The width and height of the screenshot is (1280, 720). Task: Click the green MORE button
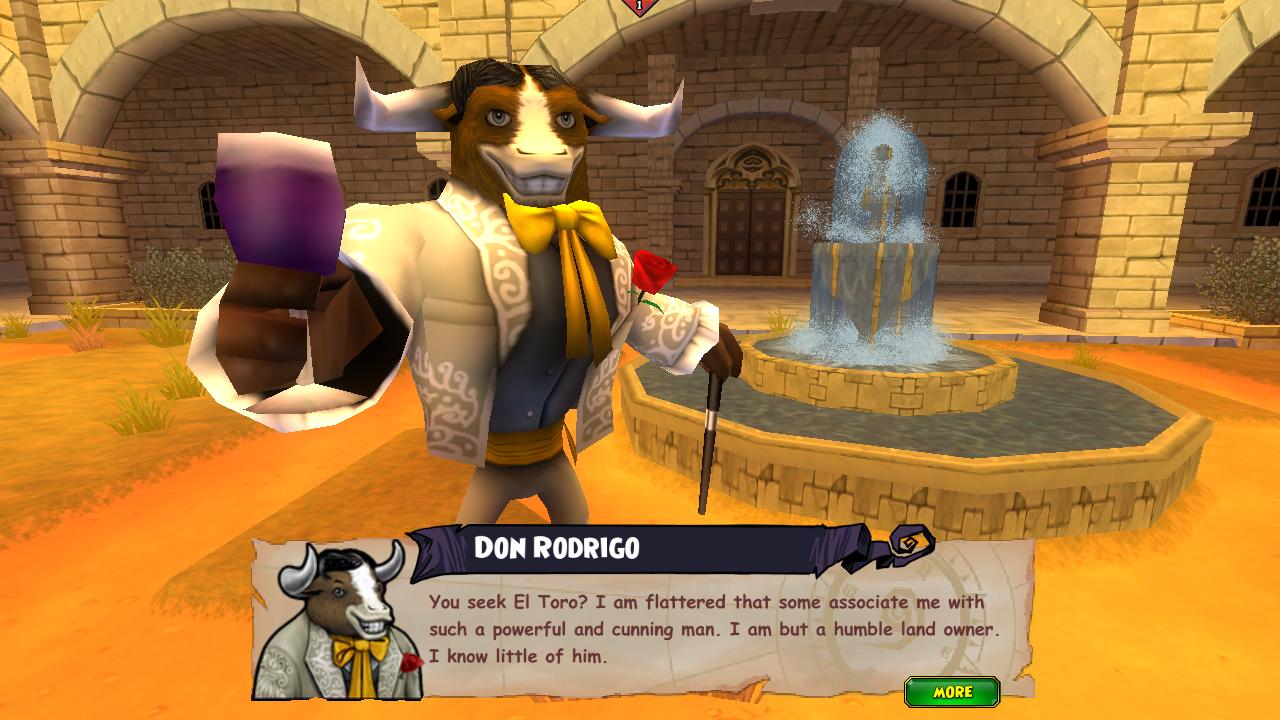point(952,692)
